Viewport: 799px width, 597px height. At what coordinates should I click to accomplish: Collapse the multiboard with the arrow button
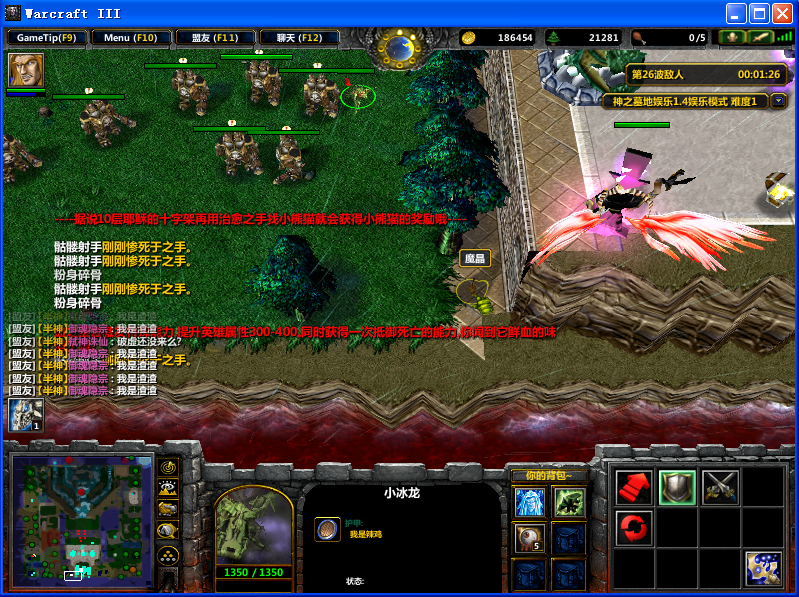click(x=778, y=101)
